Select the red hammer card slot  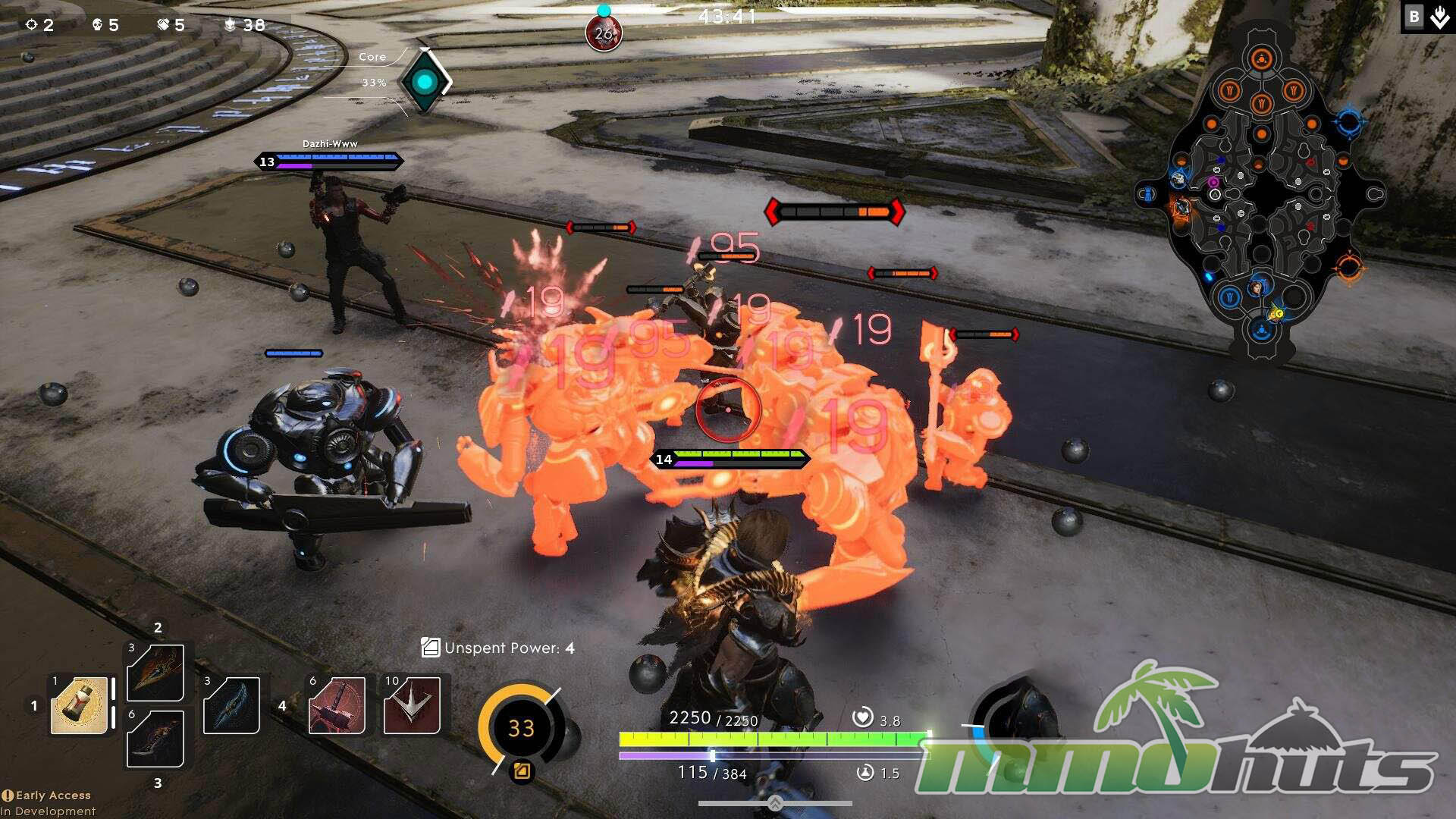tap(337, 706)
